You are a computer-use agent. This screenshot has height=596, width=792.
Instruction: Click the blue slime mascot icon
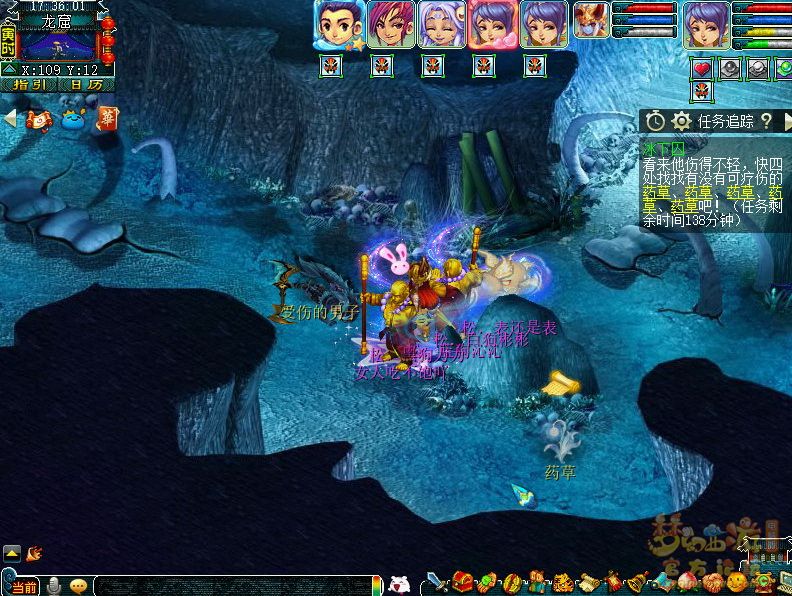(74, 119)
